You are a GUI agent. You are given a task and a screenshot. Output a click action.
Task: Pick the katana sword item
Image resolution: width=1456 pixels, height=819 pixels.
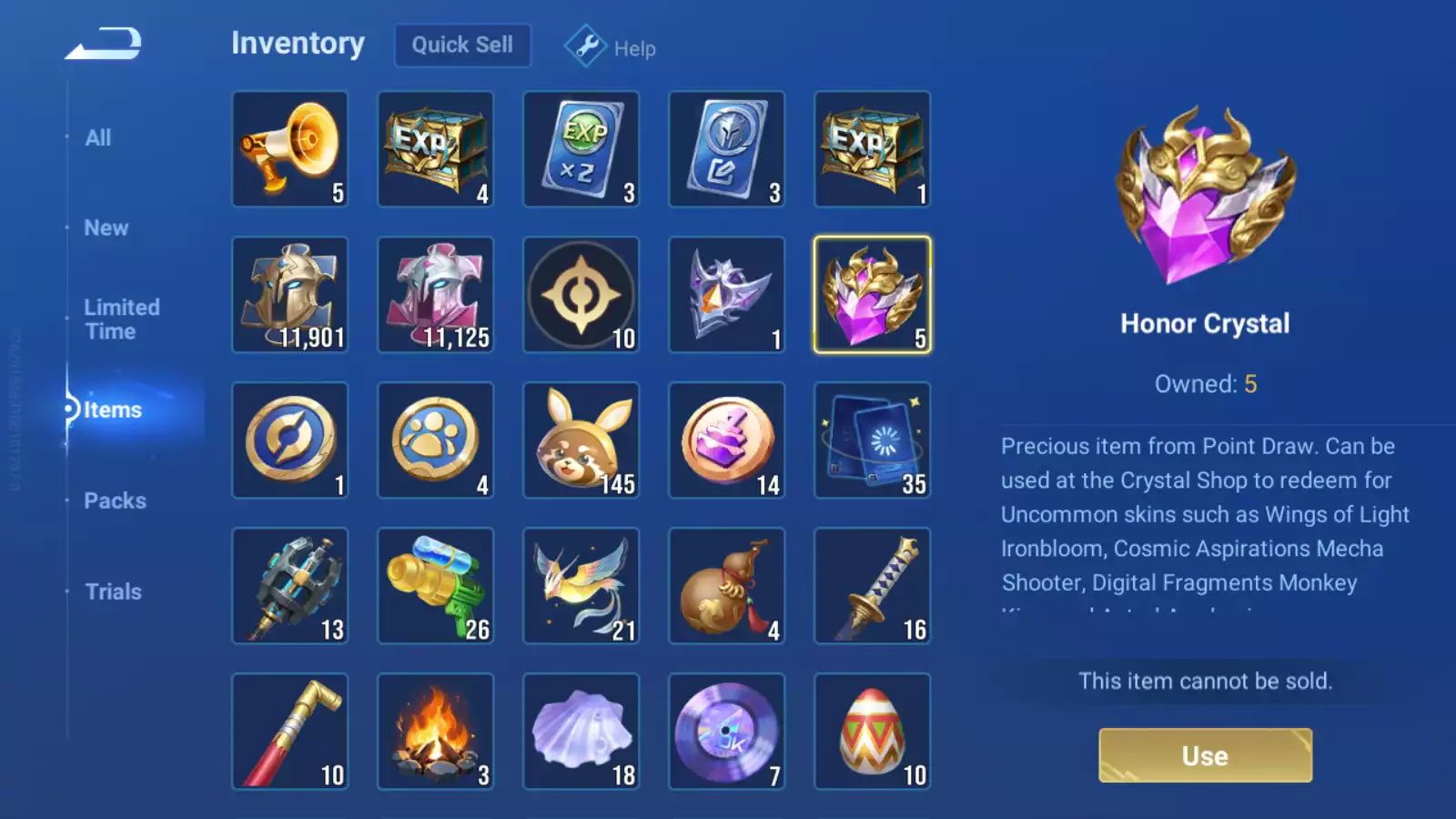pos(873,586)
